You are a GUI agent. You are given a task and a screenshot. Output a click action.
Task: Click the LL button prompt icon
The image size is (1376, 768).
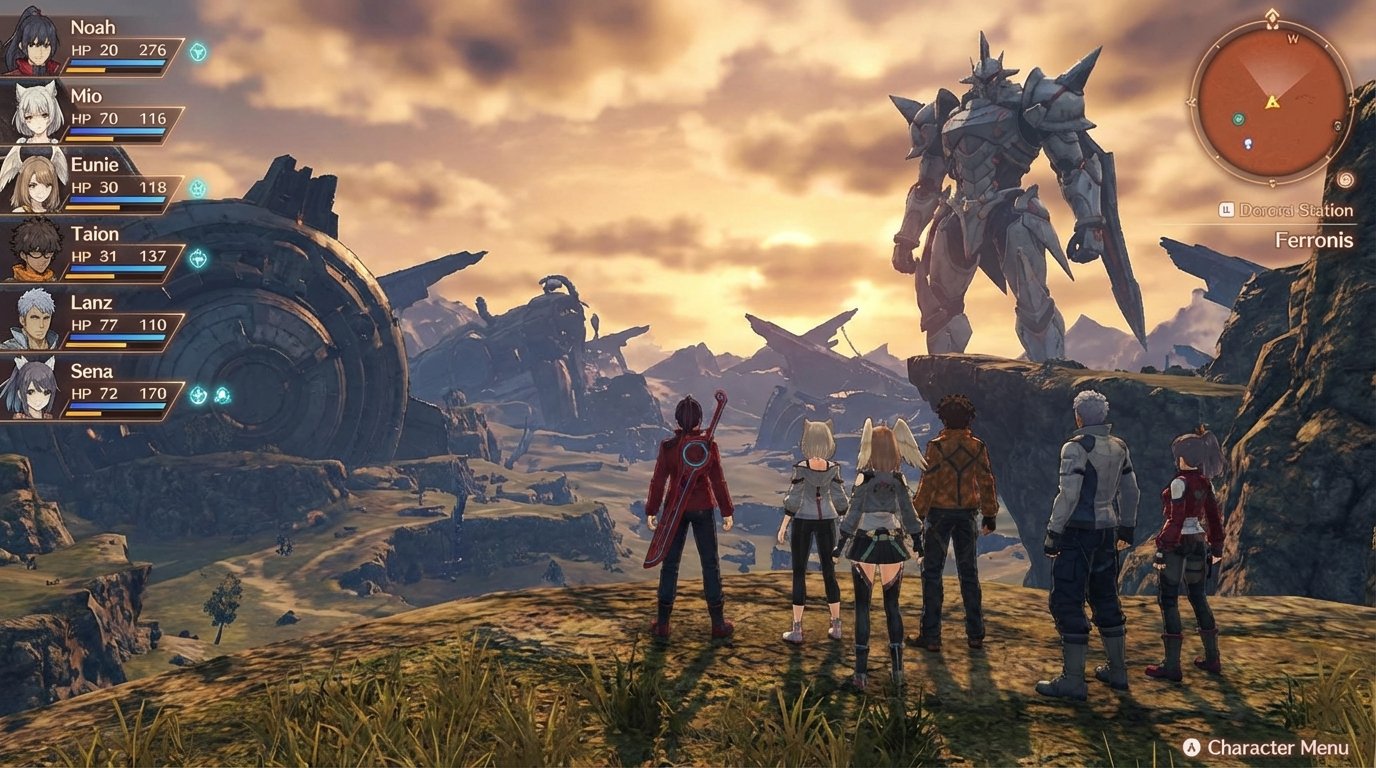coord(1226,209)
